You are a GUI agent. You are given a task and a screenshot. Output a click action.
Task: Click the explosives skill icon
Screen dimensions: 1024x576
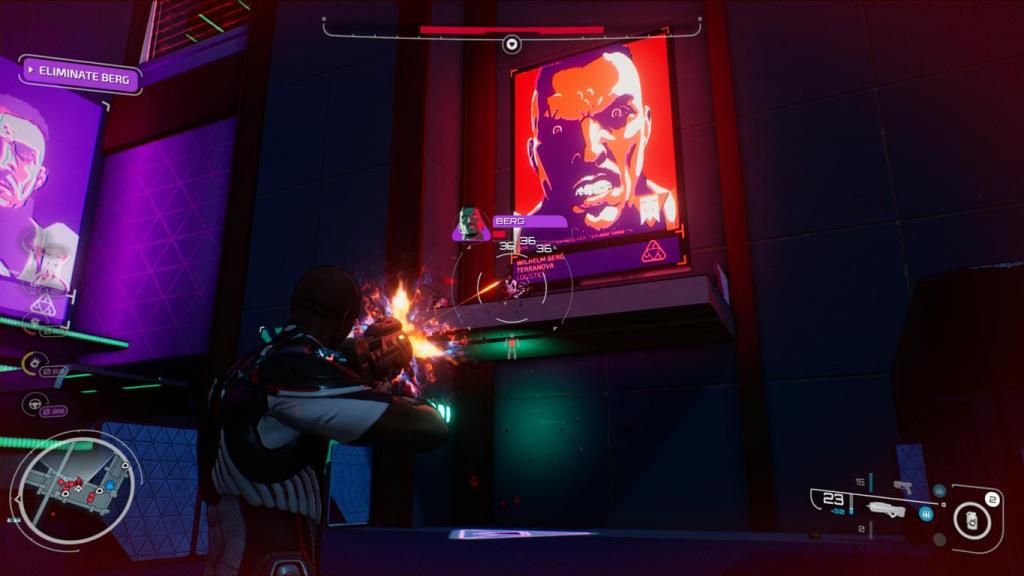click(x=33, y=362)
